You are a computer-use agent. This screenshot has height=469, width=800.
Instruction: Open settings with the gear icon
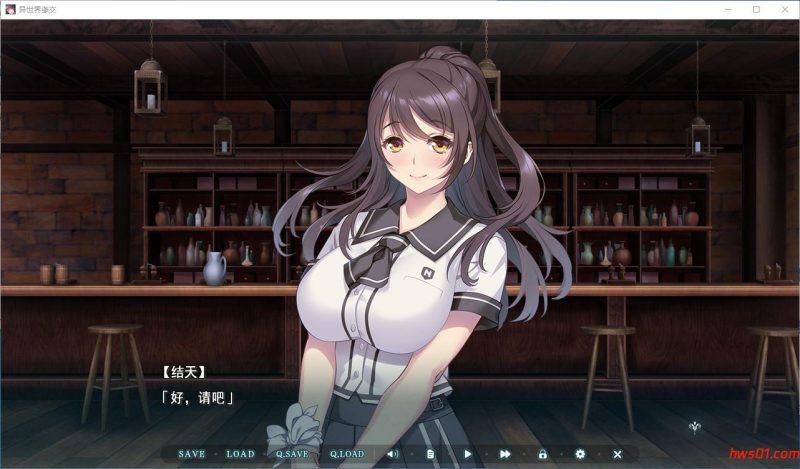pyautogui.click(x=580, y=454)
